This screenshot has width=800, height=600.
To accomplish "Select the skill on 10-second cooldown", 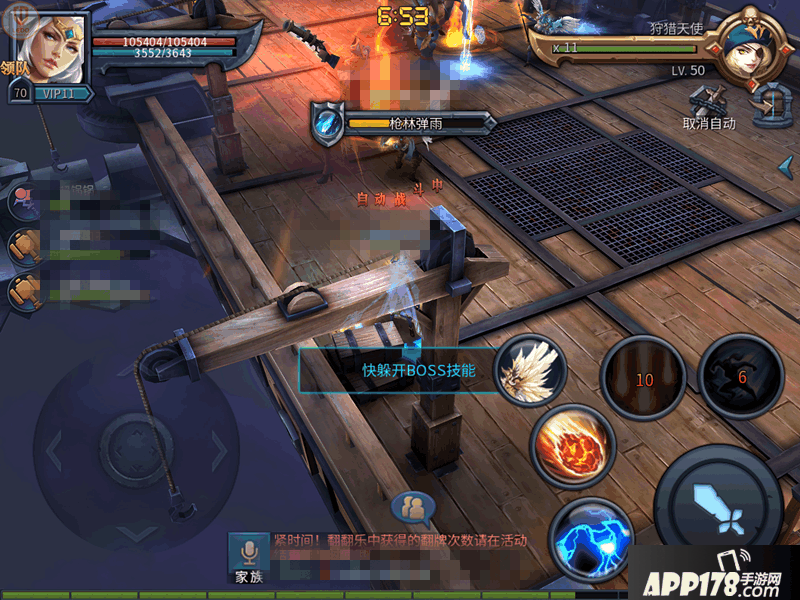I will (x=642, y=376).
